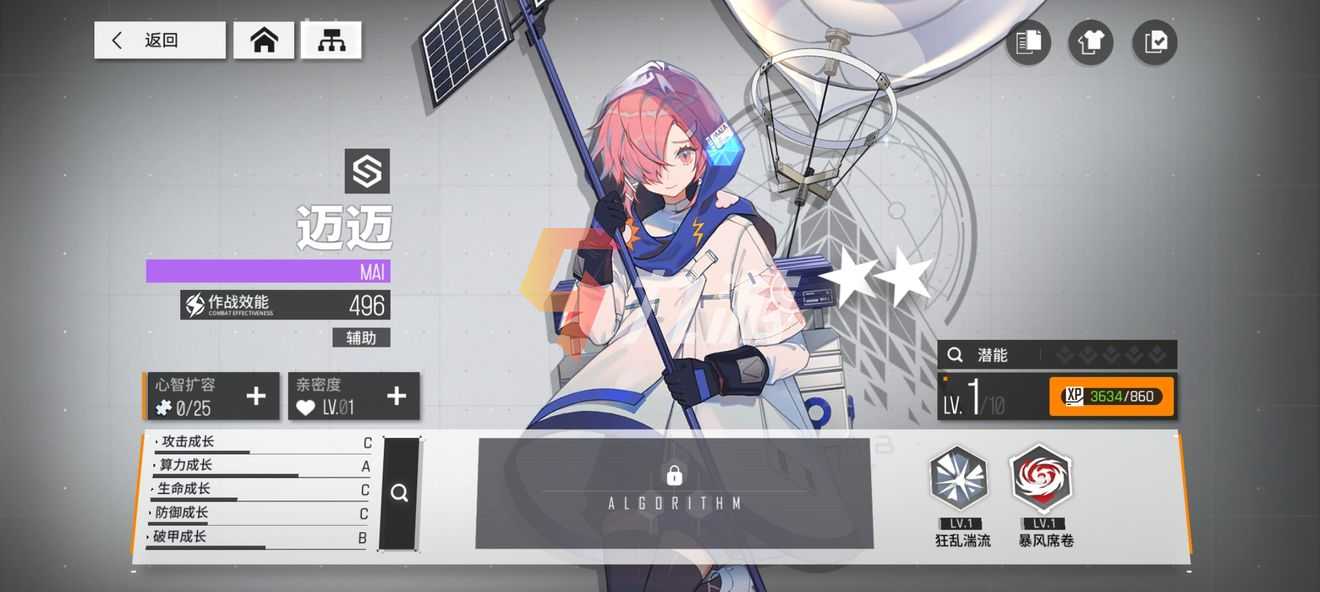This screenshot has width=1320, height=592.
Task: View the 暴风席卷 skill
Action: [1040, 479]
